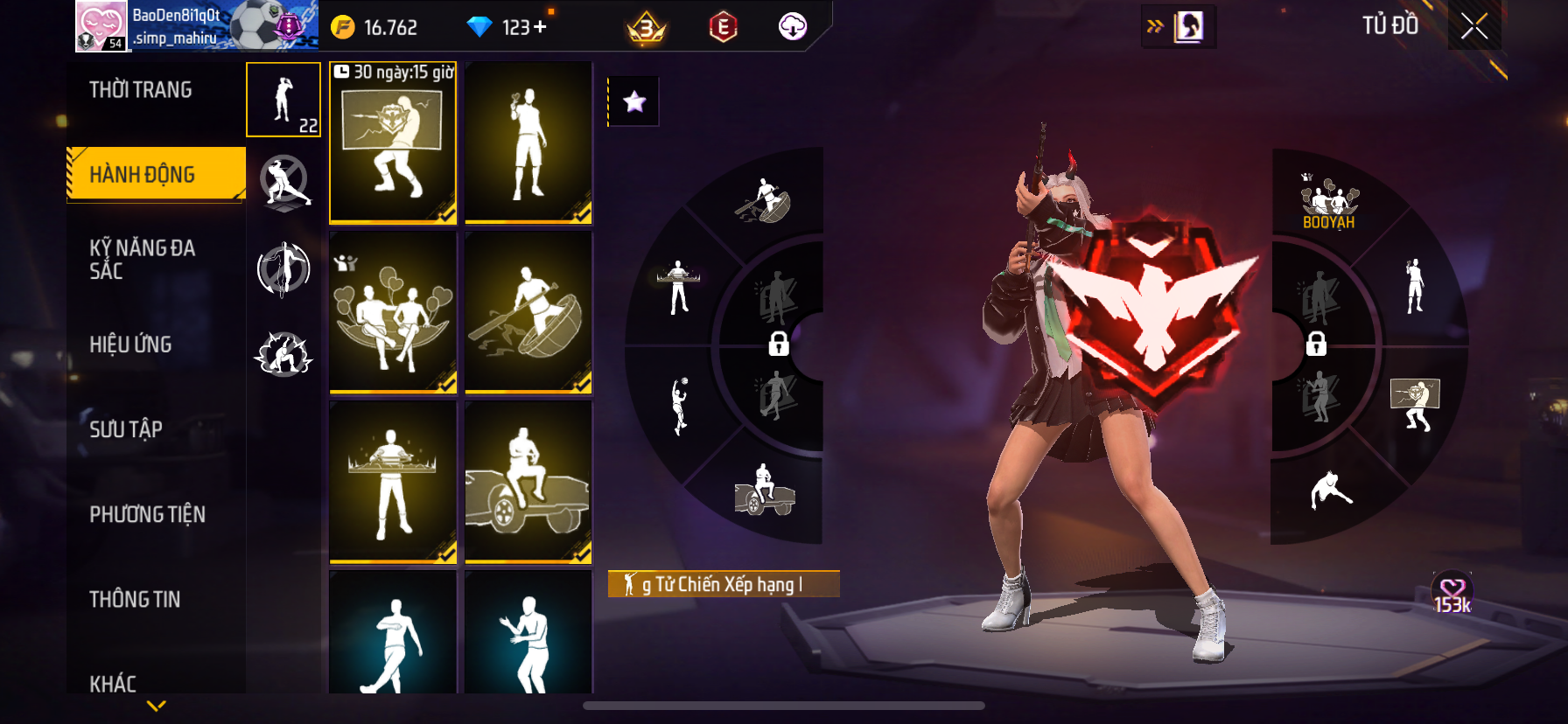Select the Booyah emote wheel slot

point(1328,203)
